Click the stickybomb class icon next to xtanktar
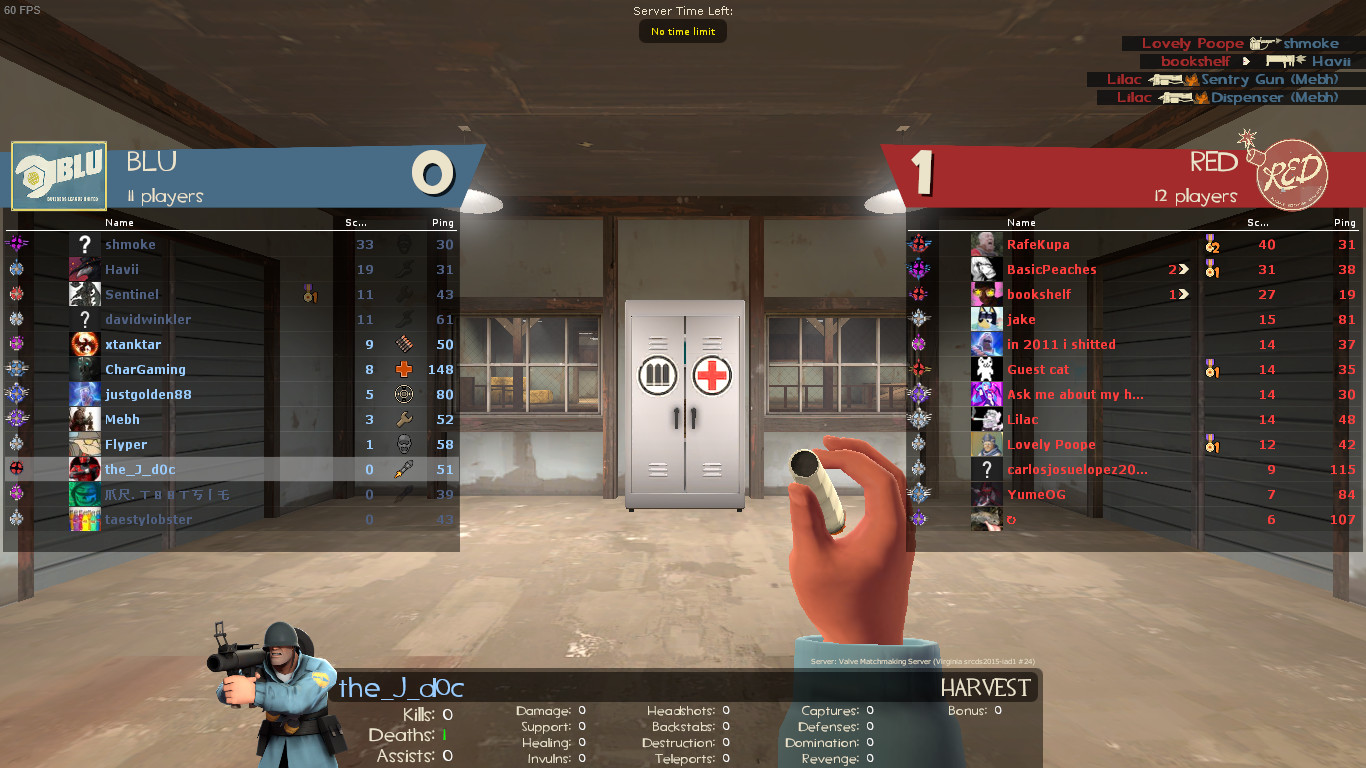 pos(404,344)
